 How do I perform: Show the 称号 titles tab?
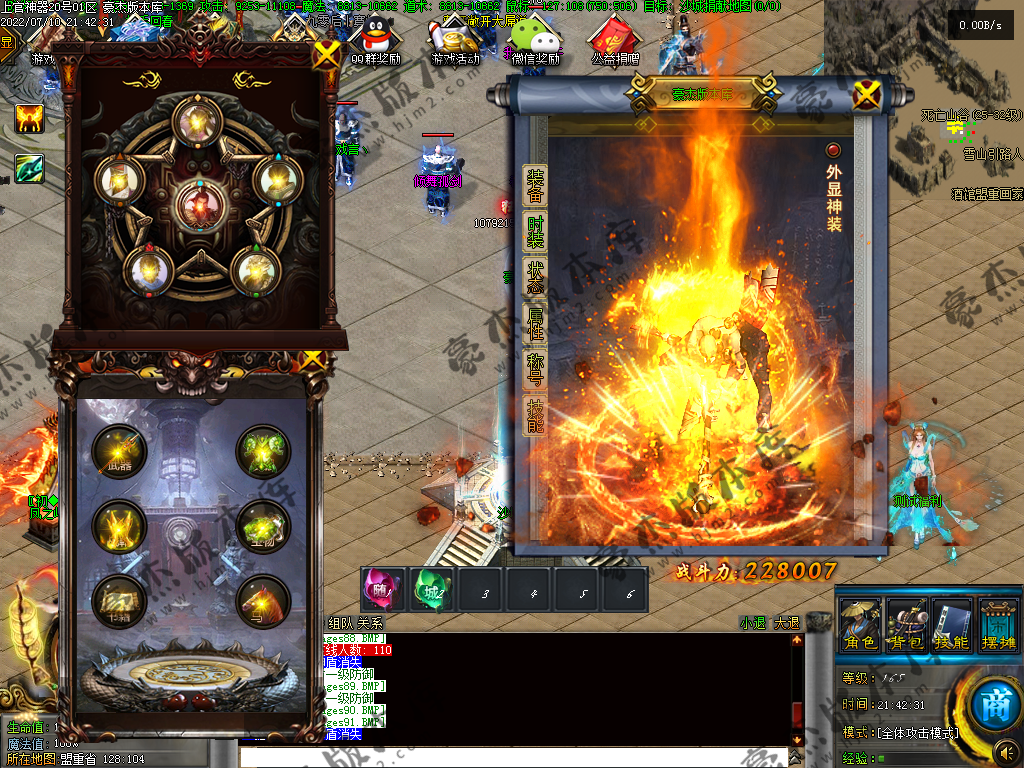pos(535,367)
